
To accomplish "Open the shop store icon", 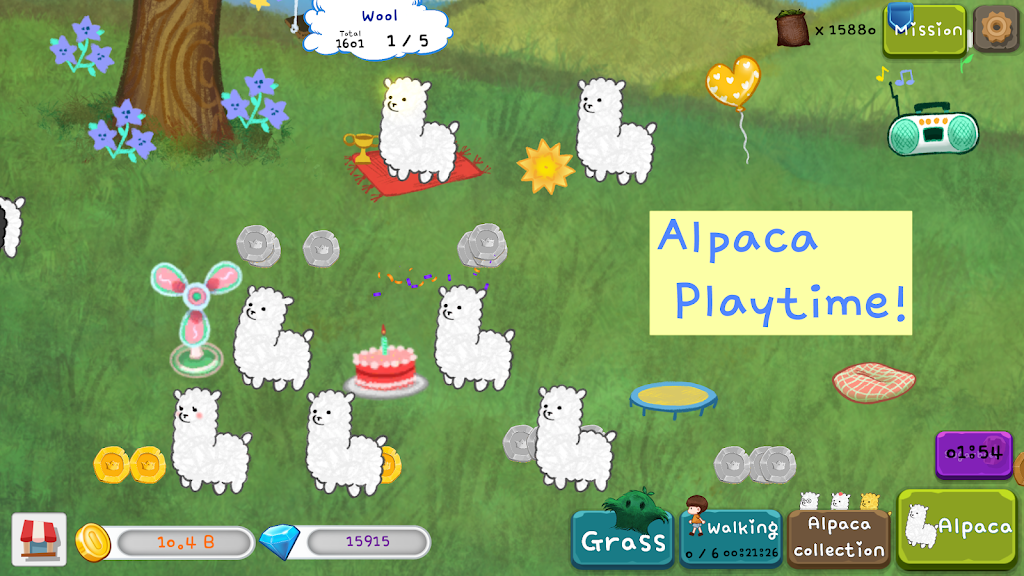I will coord(39,540).
